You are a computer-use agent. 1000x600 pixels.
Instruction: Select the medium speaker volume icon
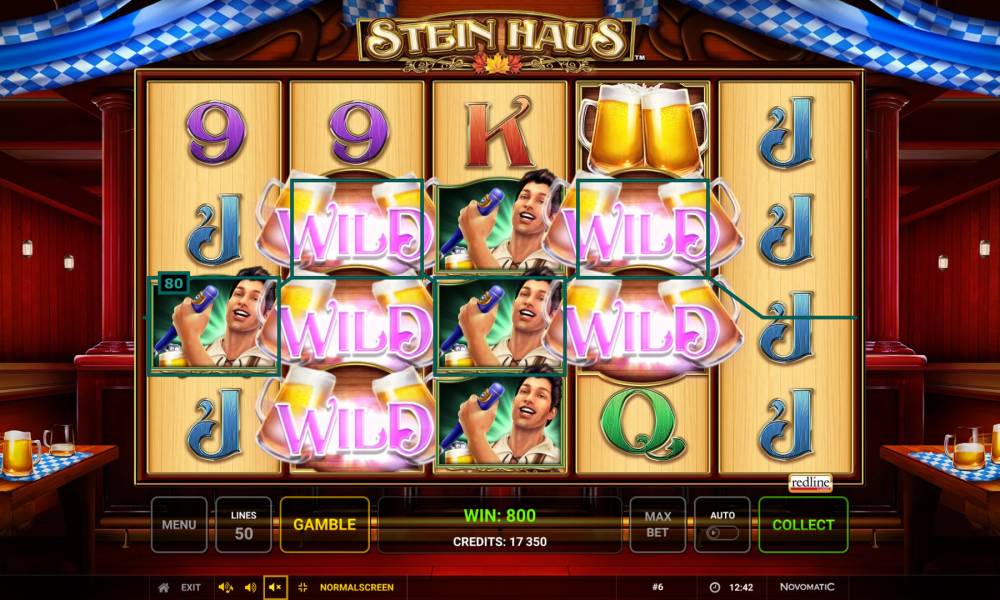250,587
